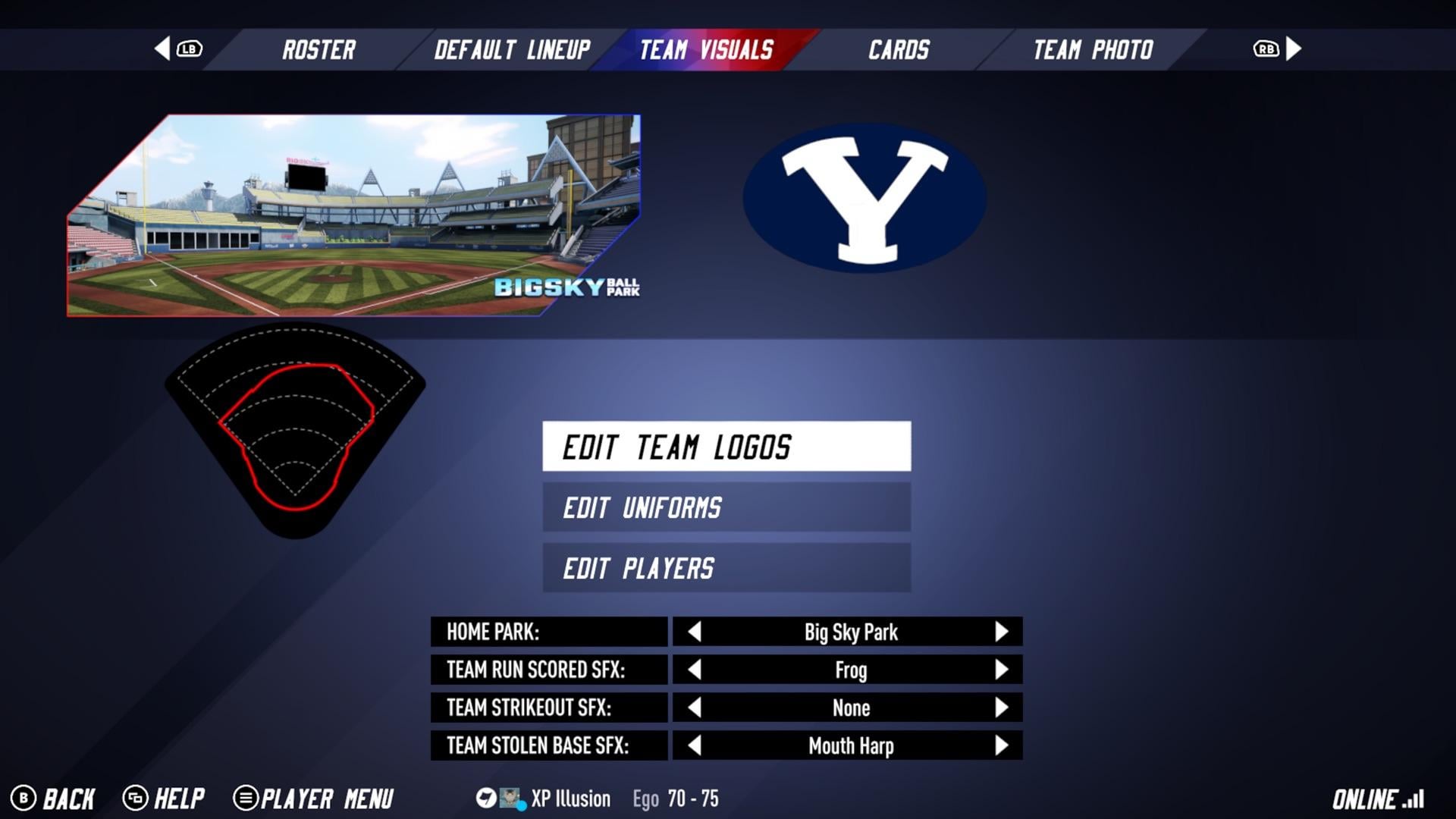The image size is (1456, 819).
Task: Switch to the Roster tab
Action: tap(318, 50)
